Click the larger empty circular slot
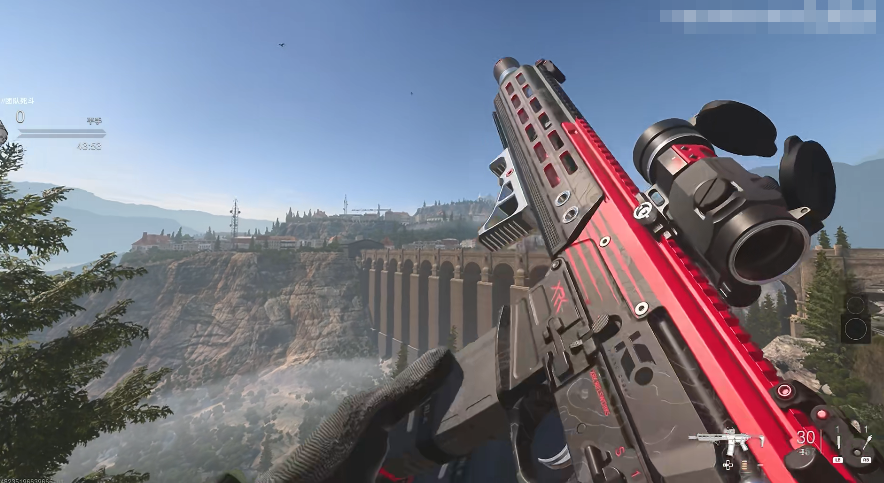The width and height of the screenshot is (884, 483). [855, 327]
